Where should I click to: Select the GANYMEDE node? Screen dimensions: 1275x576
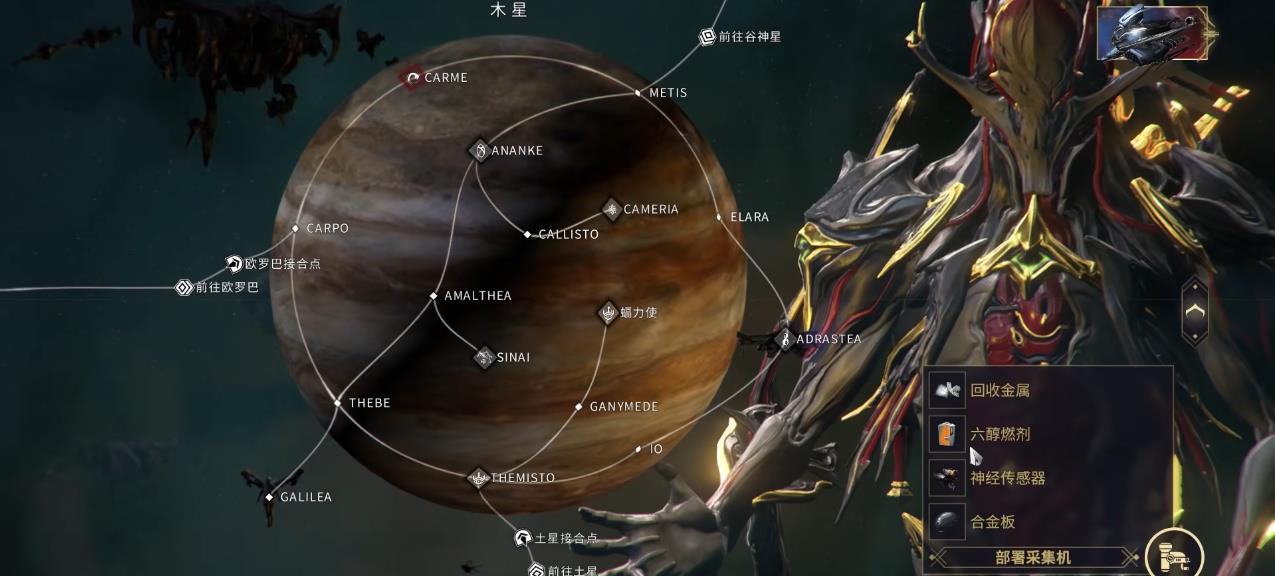tap(578, 407)
